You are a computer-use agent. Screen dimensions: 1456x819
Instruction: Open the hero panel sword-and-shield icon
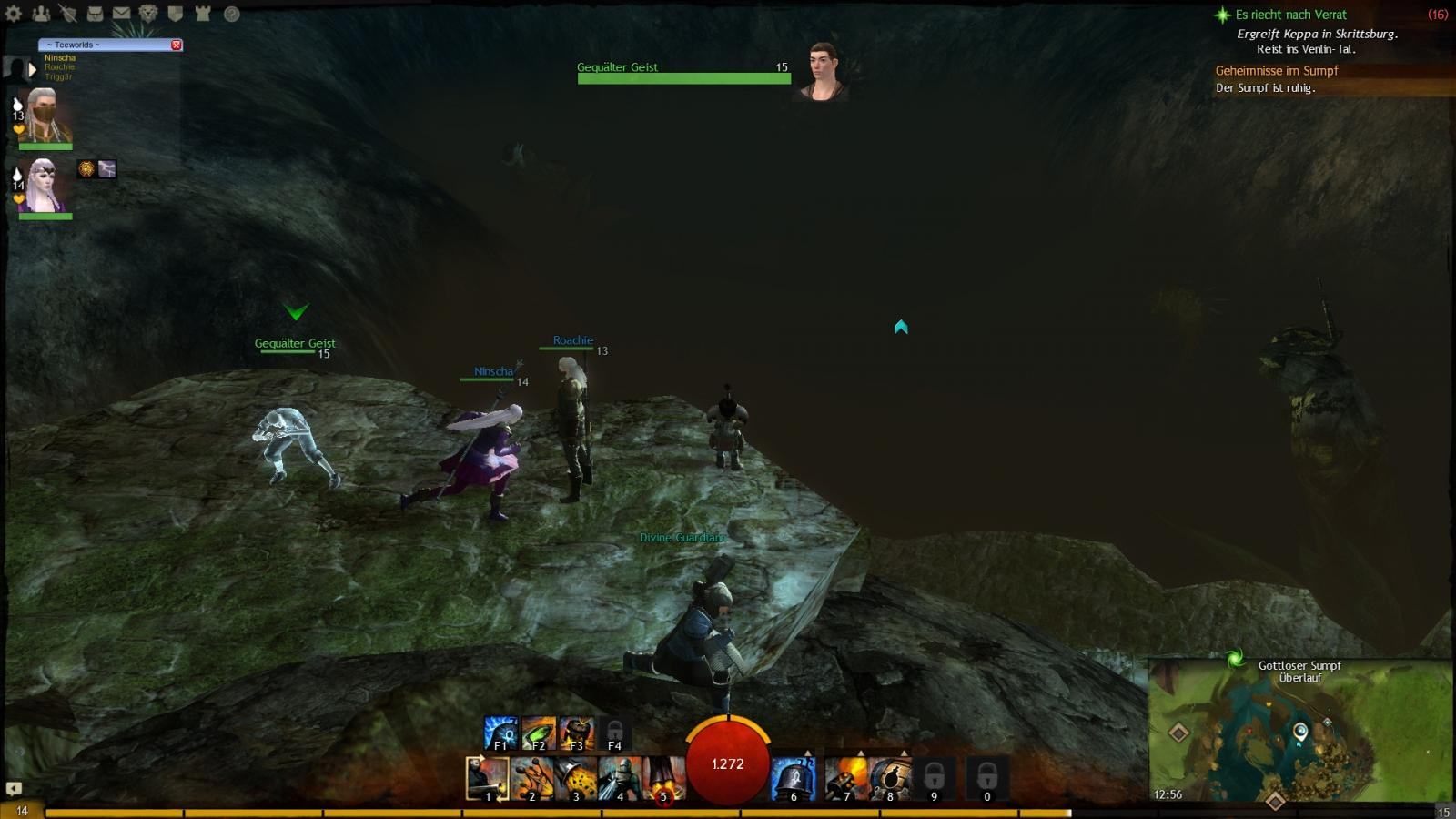coord(67,14)
